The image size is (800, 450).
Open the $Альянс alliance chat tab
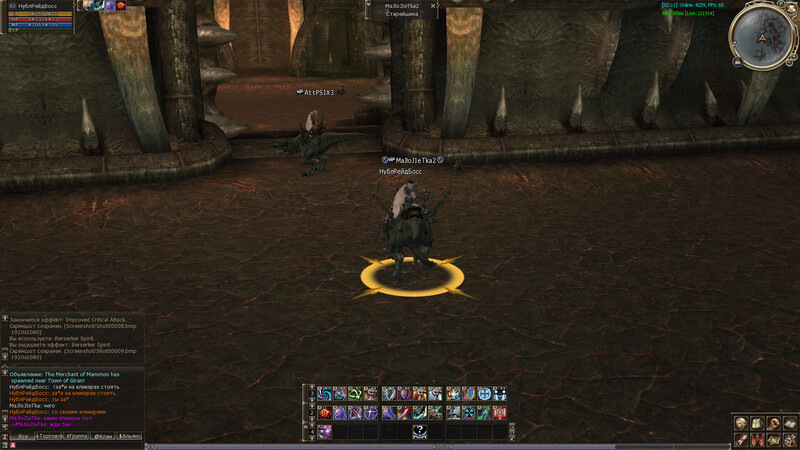pyautogui.click(x=130, y=437)
